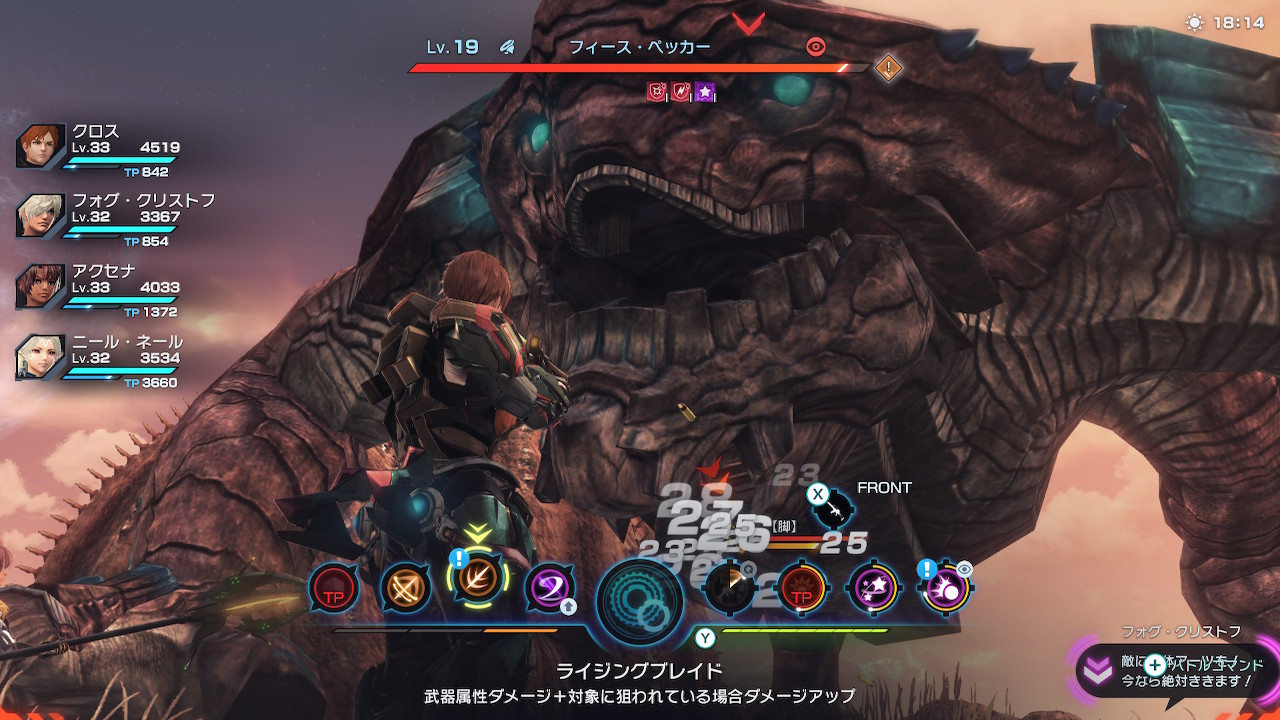Choose the dark ranged art beside the gear
The image size is (1280, 720).
(729, 587)
